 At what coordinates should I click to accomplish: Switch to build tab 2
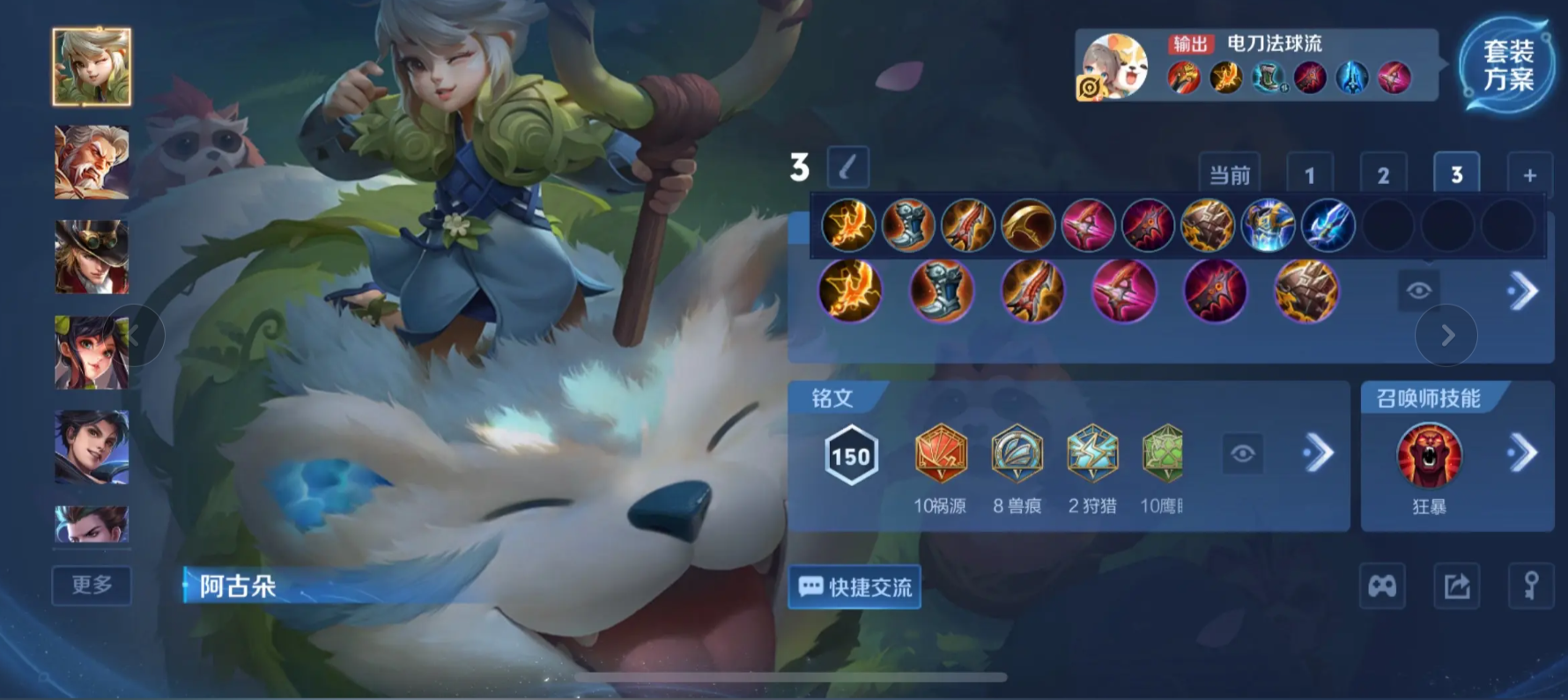tap(1383, 173)
